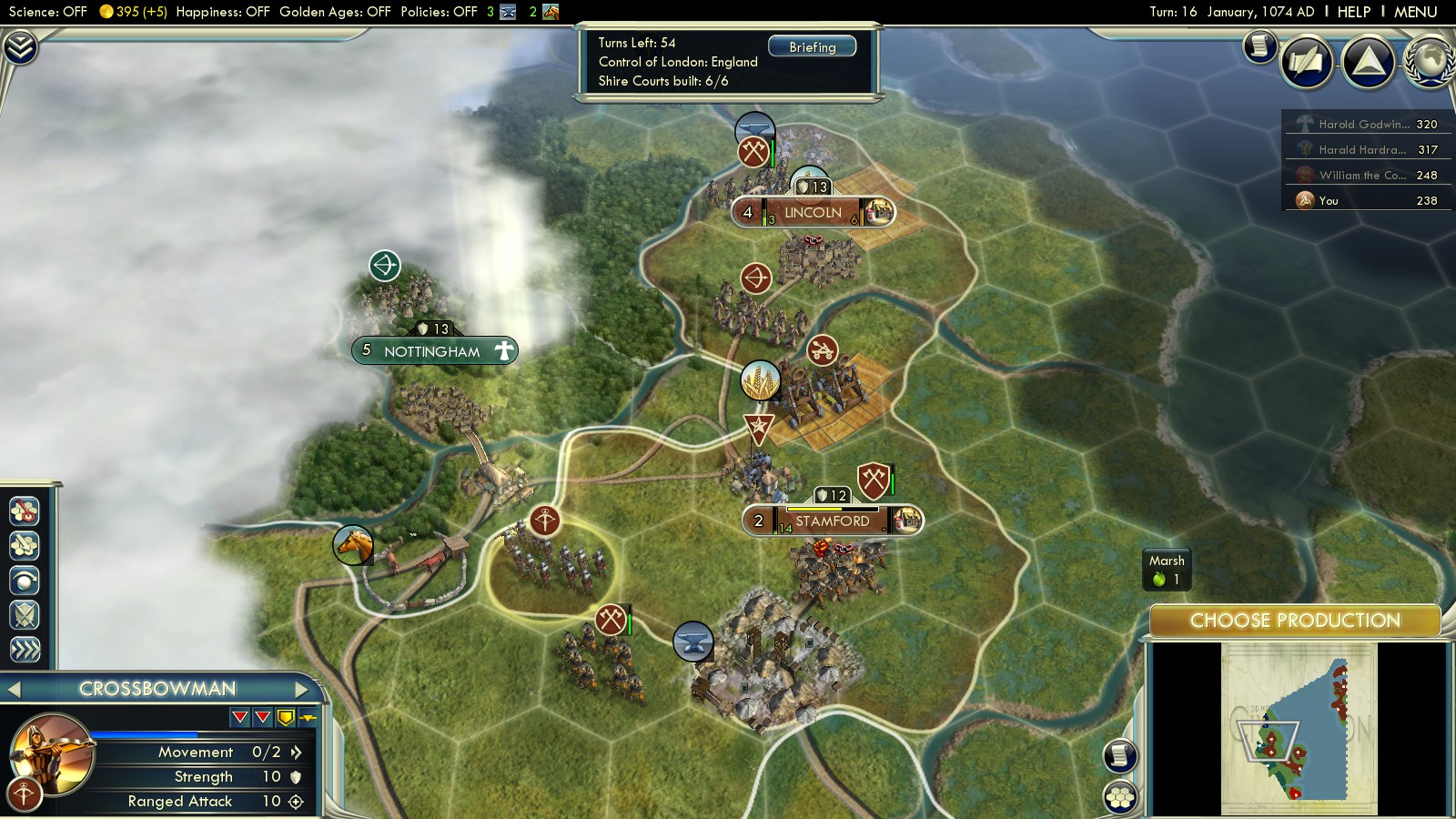Open the MENU in the top bar
The width and height of the screenshot is (1456, 819).
tap(1415, 12)
